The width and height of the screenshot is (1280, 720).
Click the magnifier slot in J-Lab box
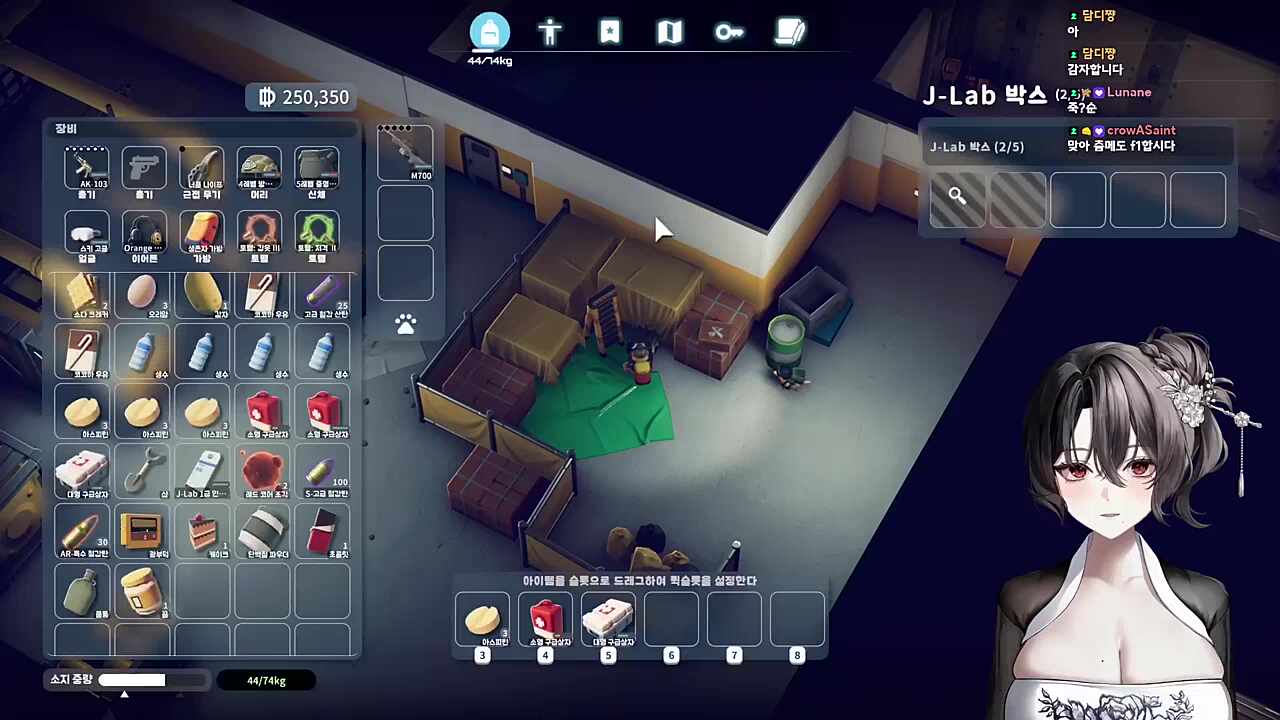(x=957, y=199)
